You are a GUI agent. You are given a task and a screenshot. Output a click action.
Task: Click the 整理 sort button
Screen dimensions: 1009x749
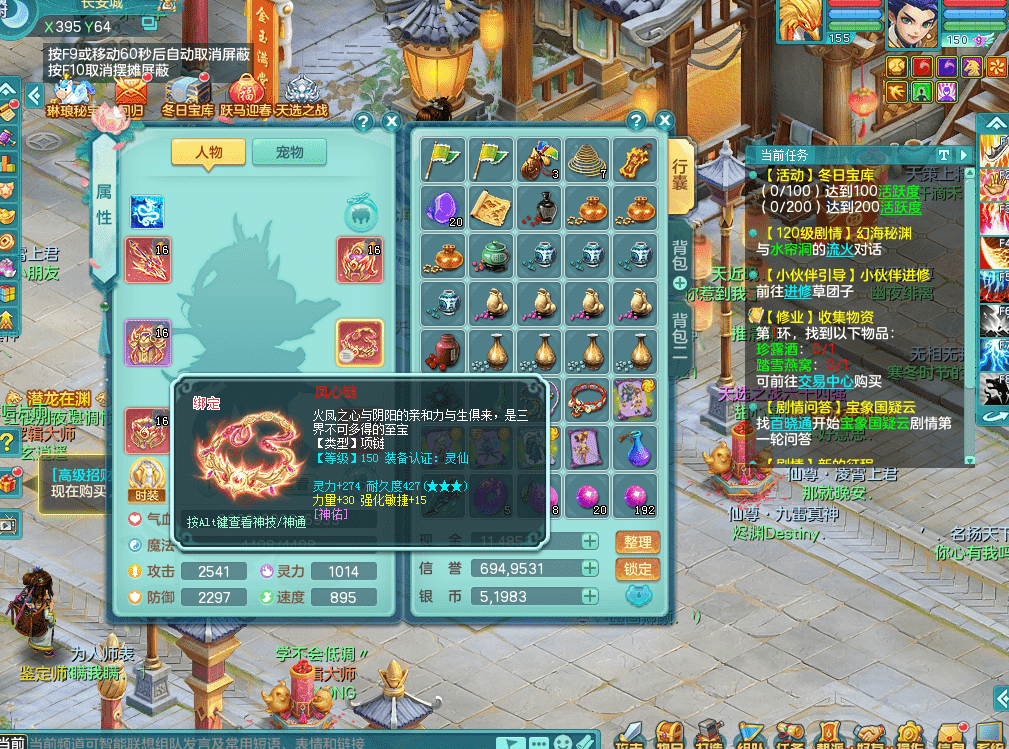pos(637,542)
